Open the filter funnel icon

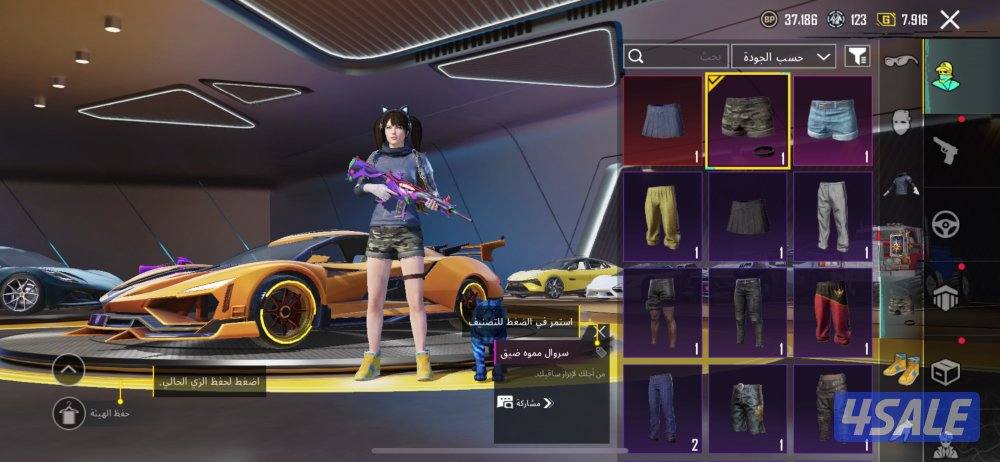(x=857, y=56)
